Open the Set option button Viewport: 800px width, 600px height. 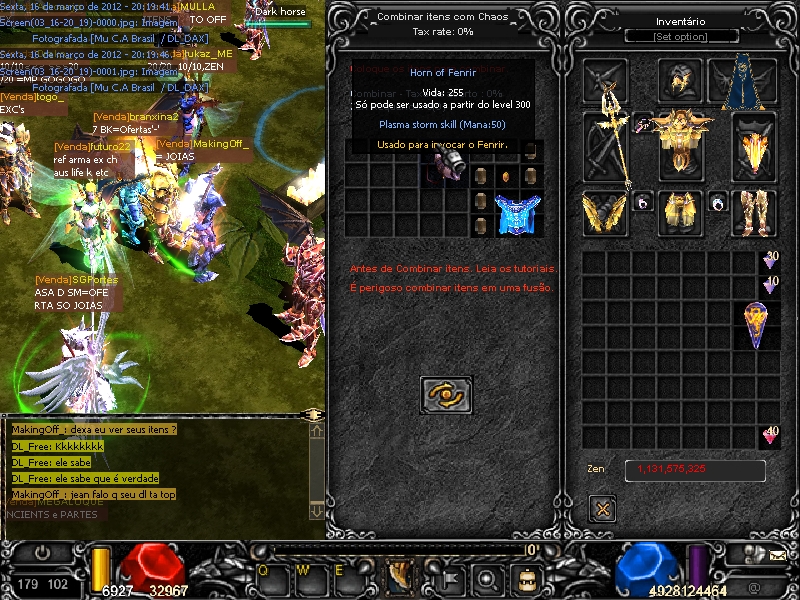(680, 36)
